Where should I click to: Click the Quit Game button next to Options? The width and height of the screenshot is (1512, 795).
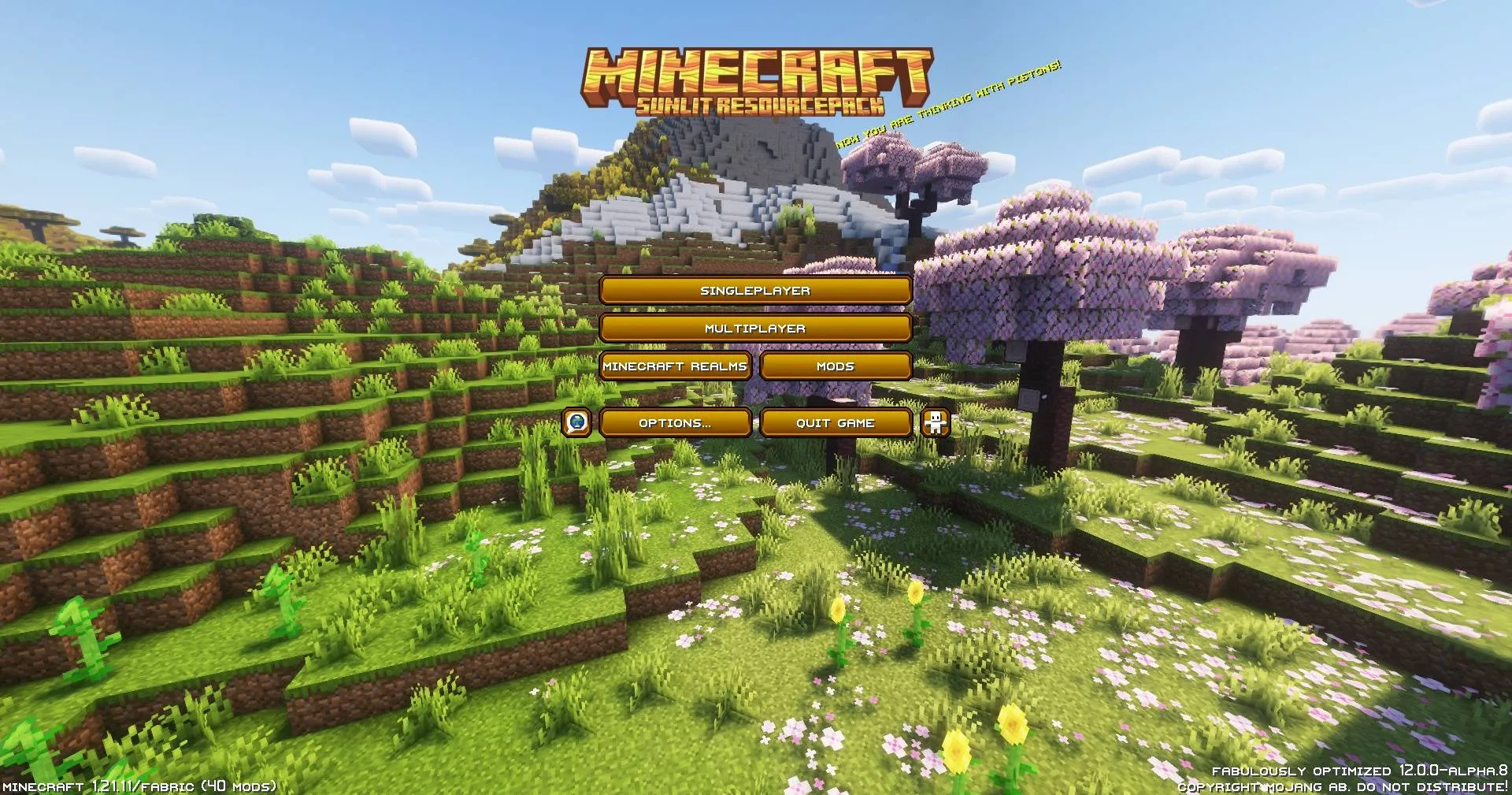click(835, 423)
